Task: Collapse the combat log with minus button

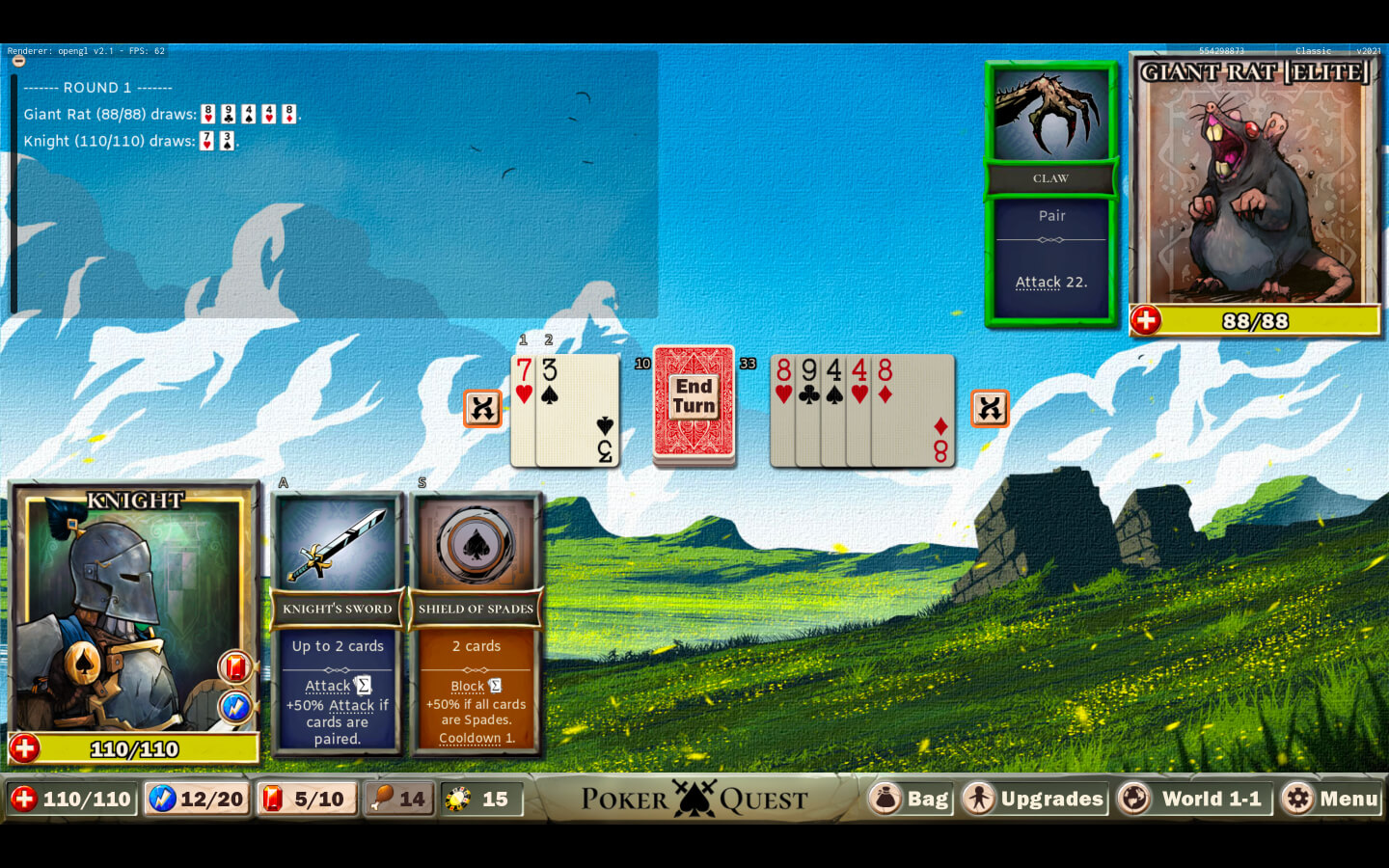Action: coord(18,61)
